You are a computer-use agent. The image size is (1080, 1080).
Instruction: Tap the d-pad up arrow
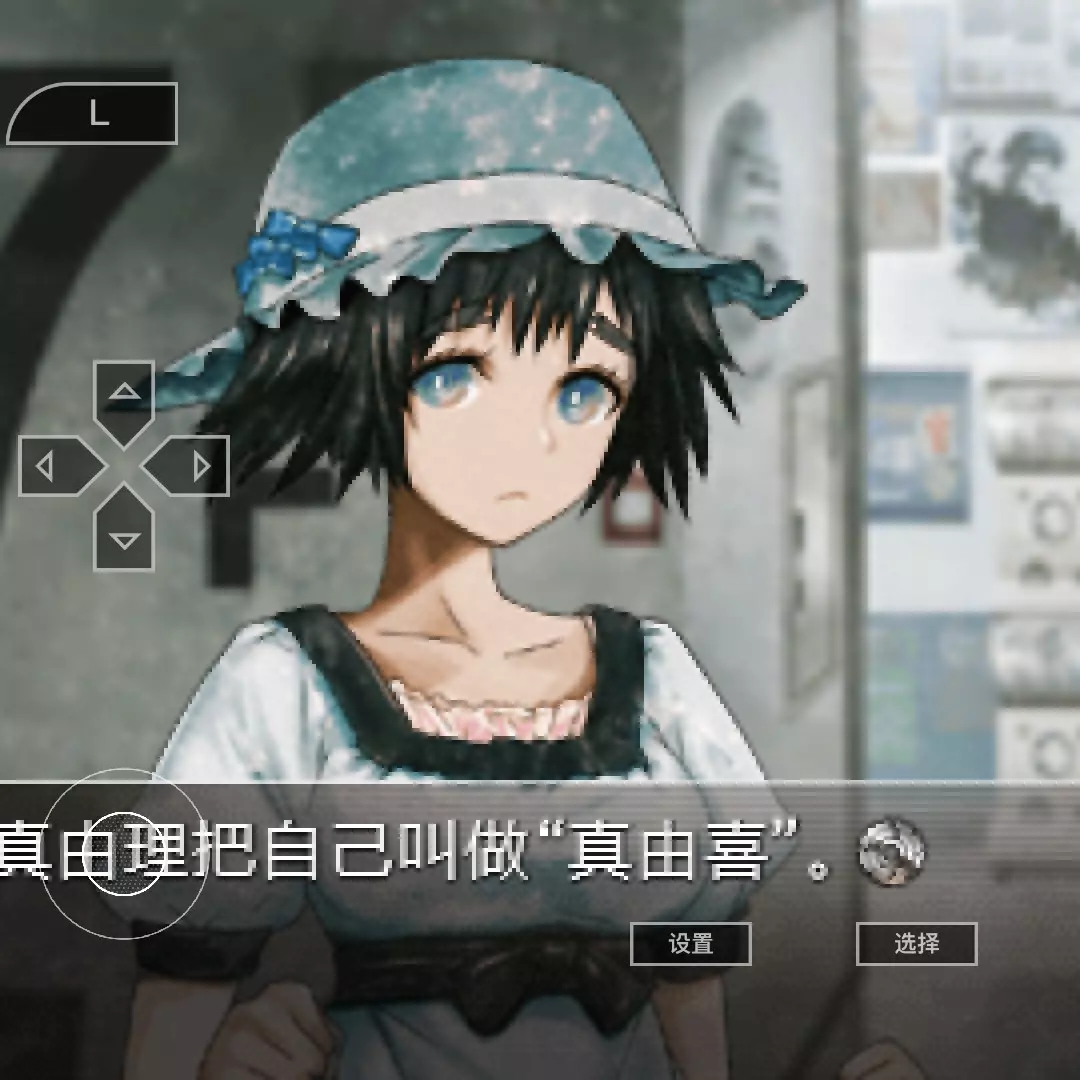(124, 397)
